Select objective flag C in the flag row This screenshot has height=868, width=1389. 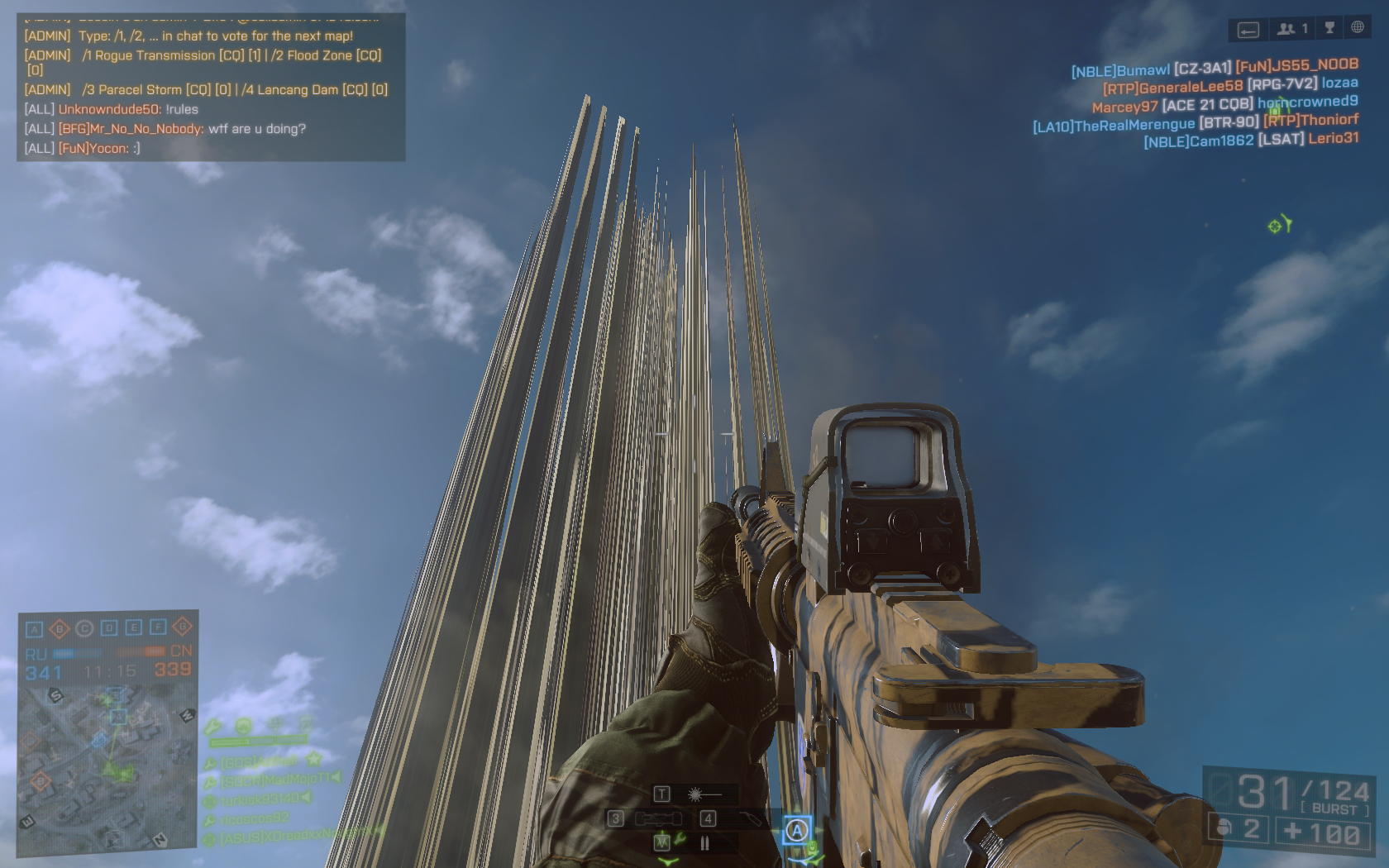tap(84, 629)
